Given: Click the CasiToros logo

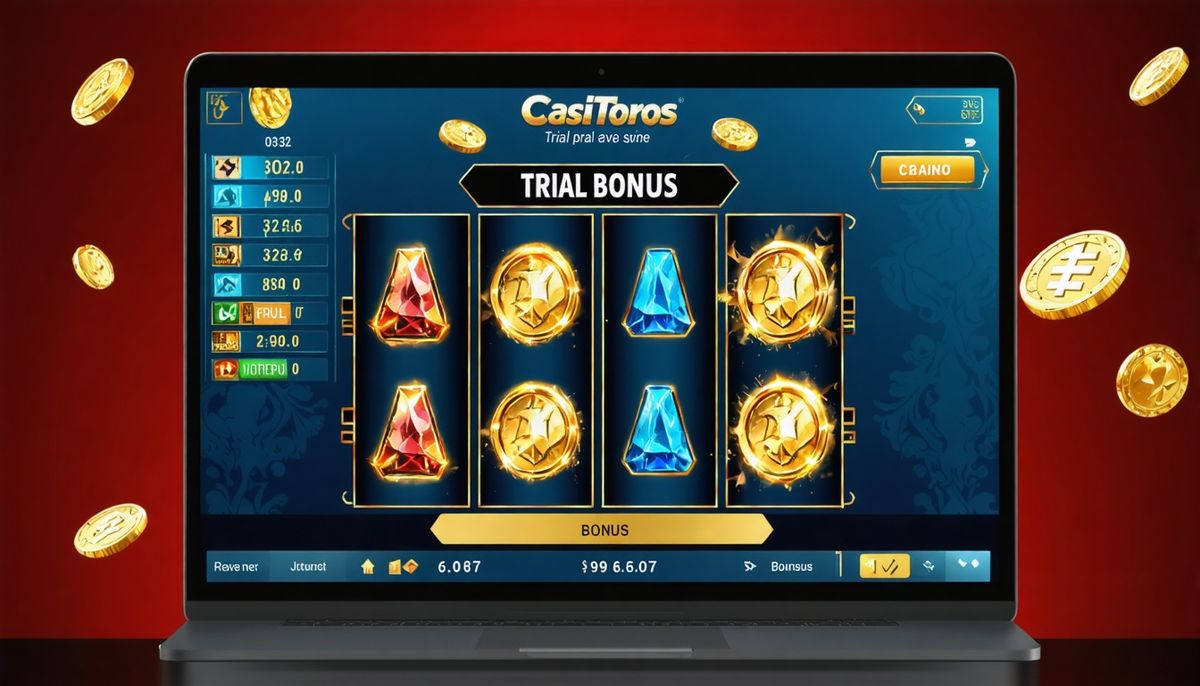Looking at the screenshot, I should click(x=598, y=110).
